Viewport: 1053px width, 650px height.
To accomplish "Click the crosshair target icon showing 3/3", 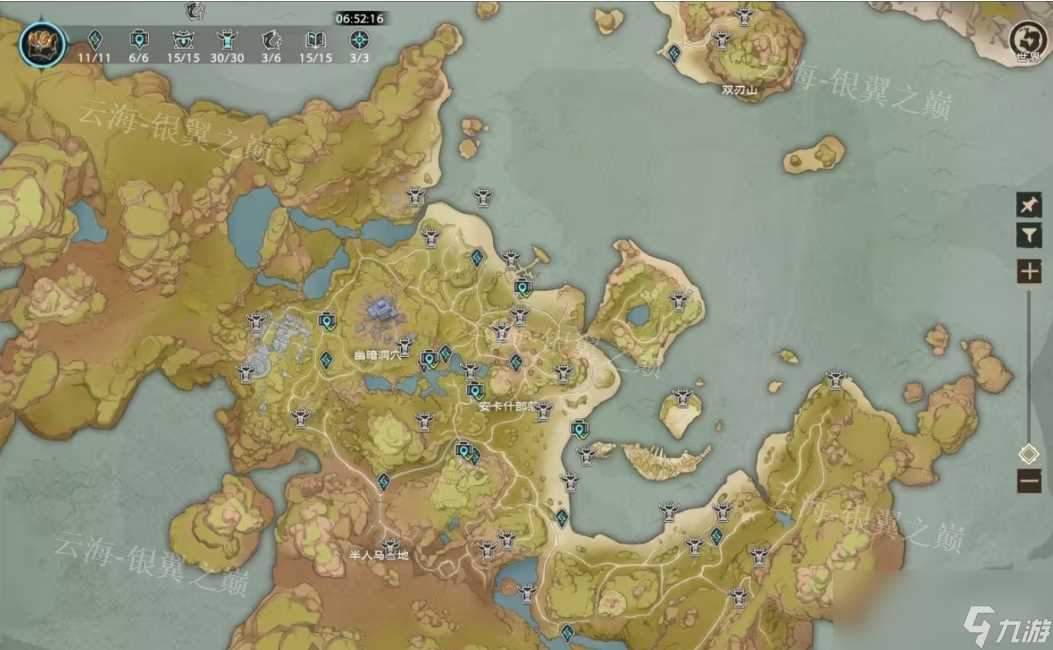I will [359, 41].
